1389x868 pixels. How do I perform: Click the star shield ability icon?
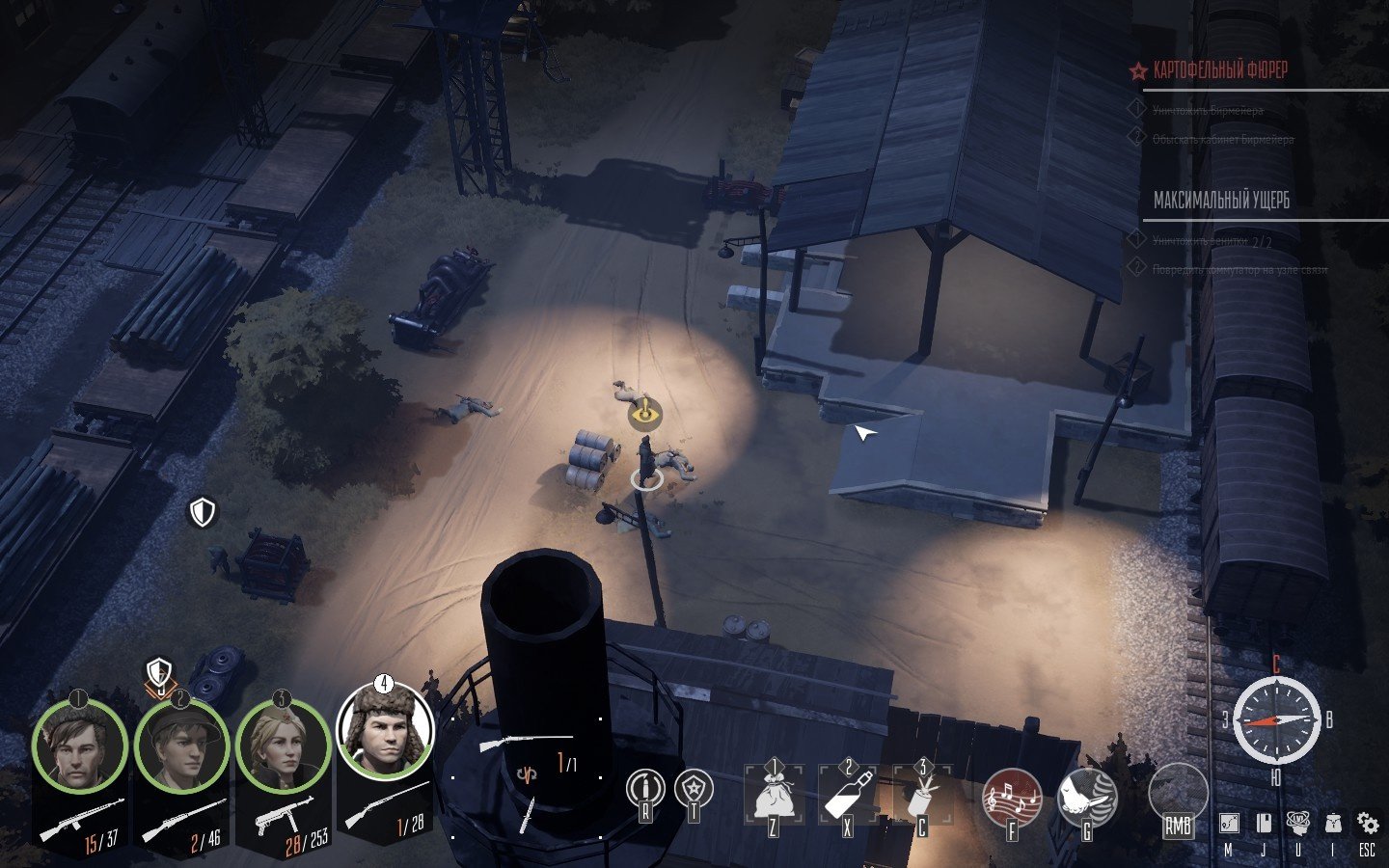tap(694, 791)
